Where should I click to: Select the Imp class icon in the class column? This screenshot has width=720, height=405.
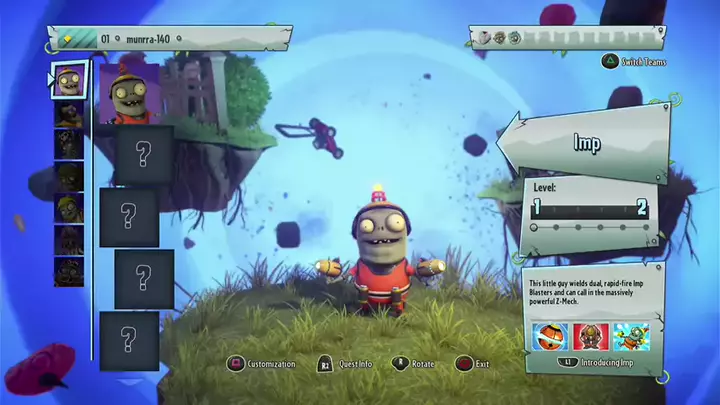click(68, 80)
